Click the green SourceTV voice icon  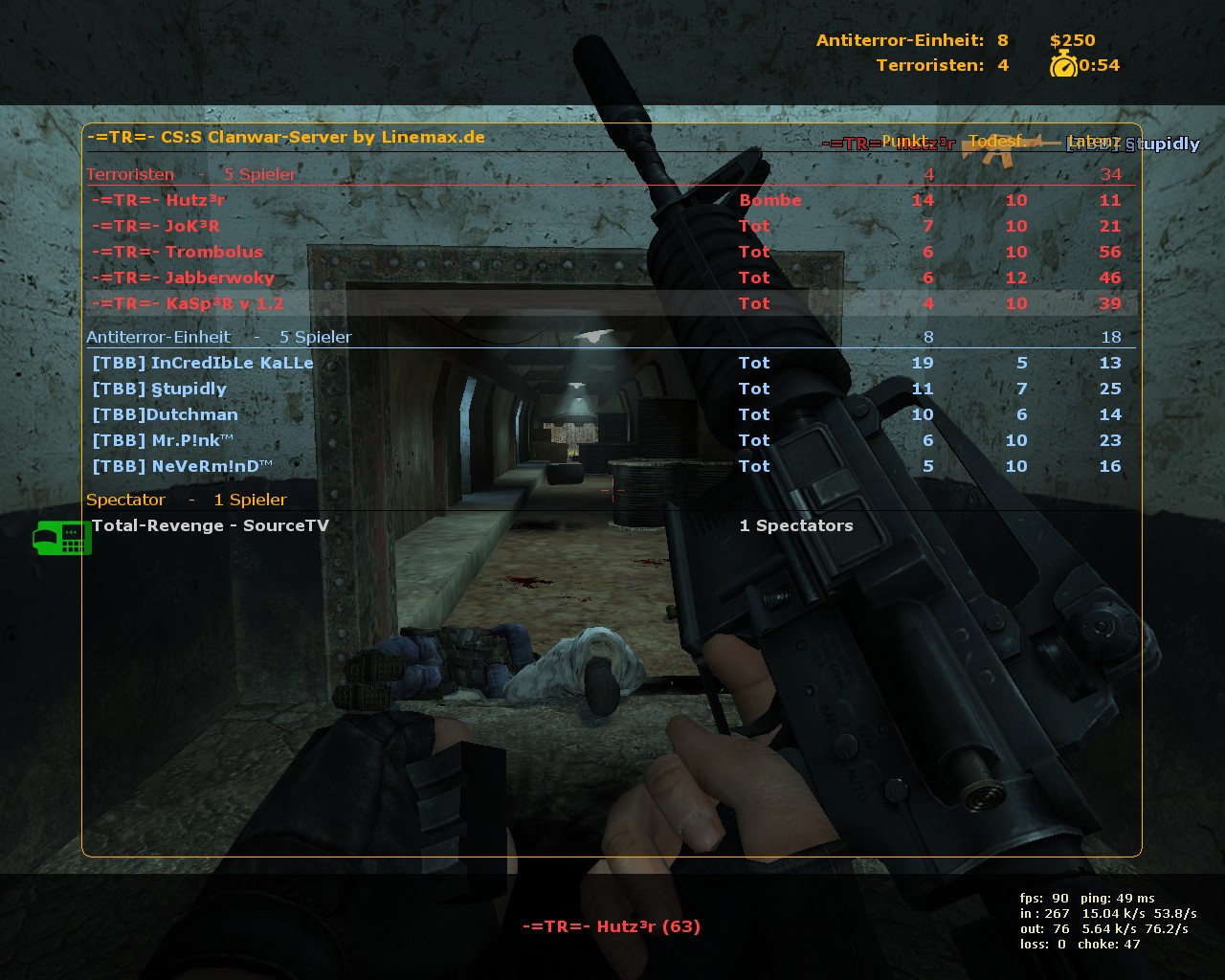62,538
